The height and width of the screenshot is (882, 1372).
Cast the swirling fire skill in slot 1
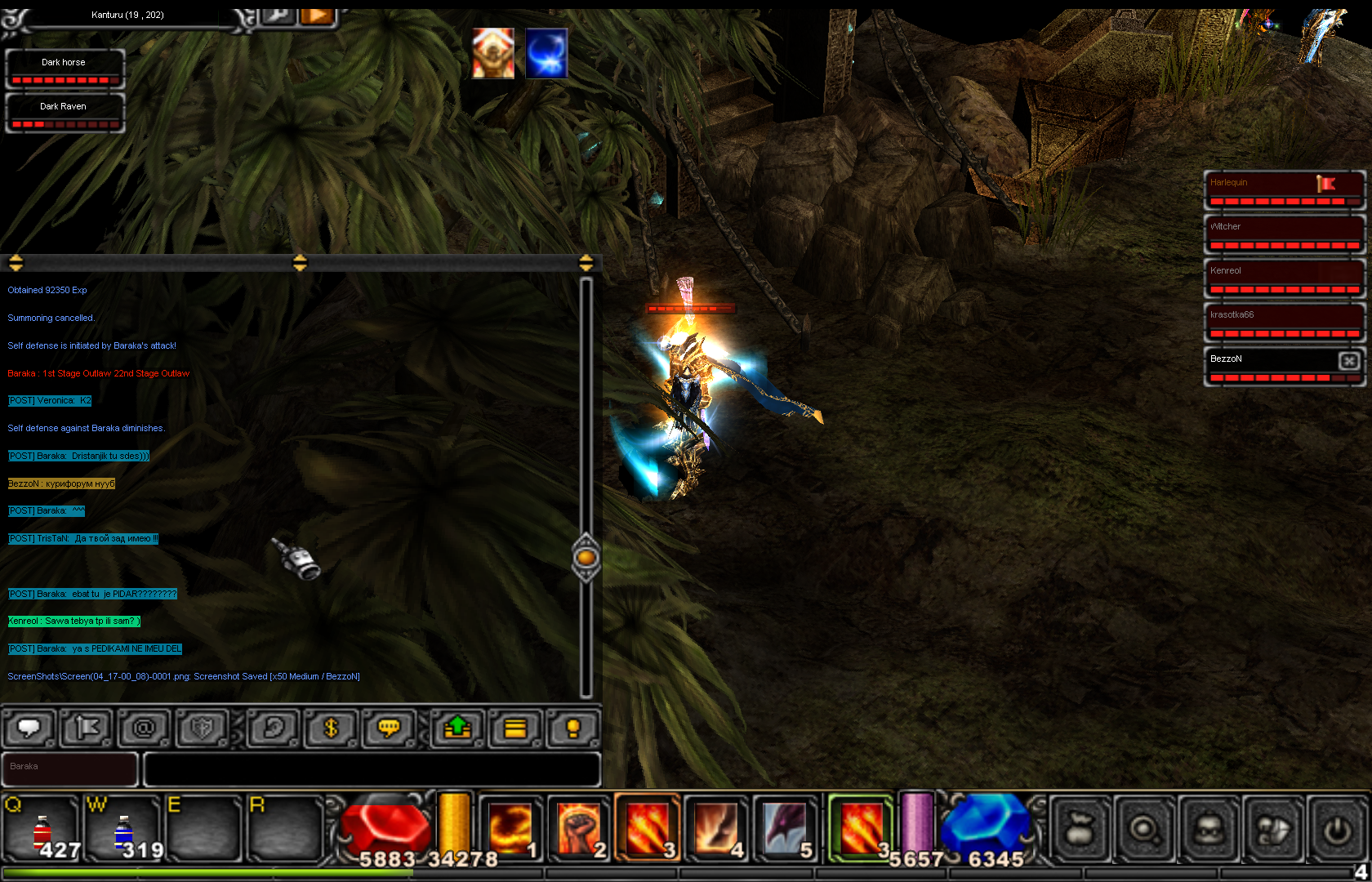[510, 829]
